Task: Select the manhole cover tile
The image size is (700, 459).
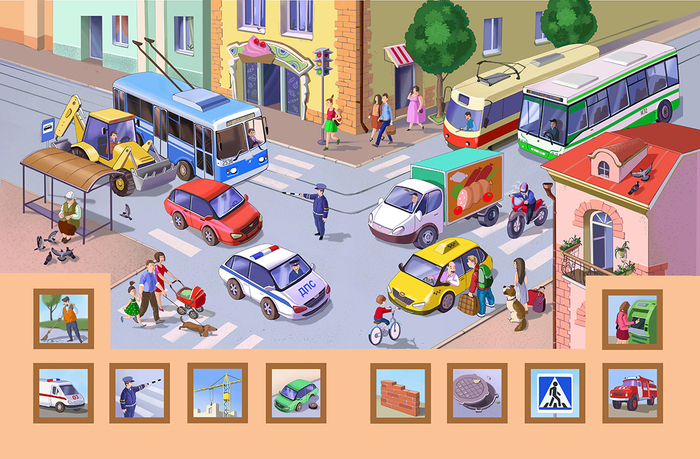Action: [x=477, y=392]
